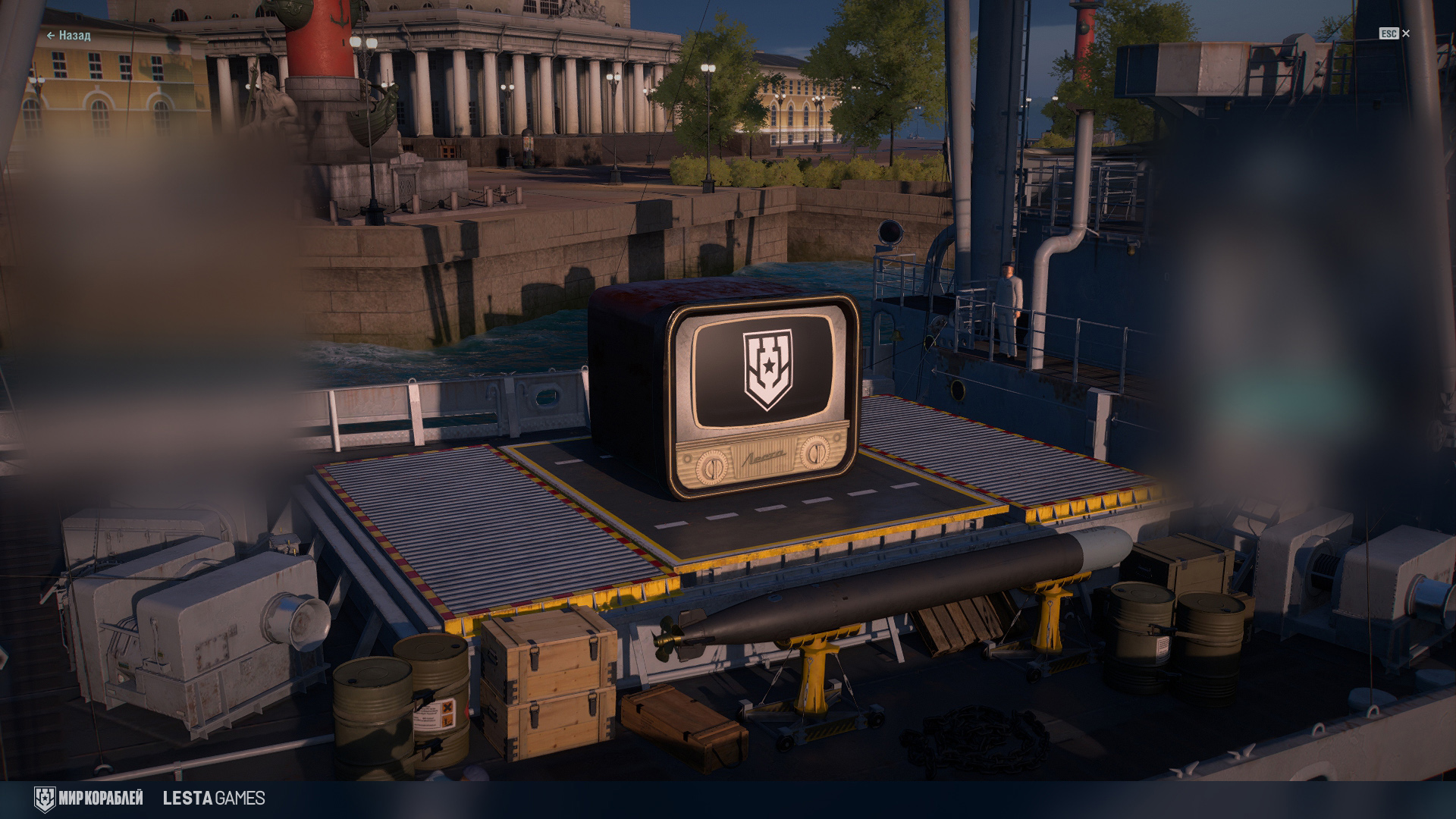Go back using the Назад button
Image resolution: width=1456 pixels, height=819 pixels.
pos(69,36)
